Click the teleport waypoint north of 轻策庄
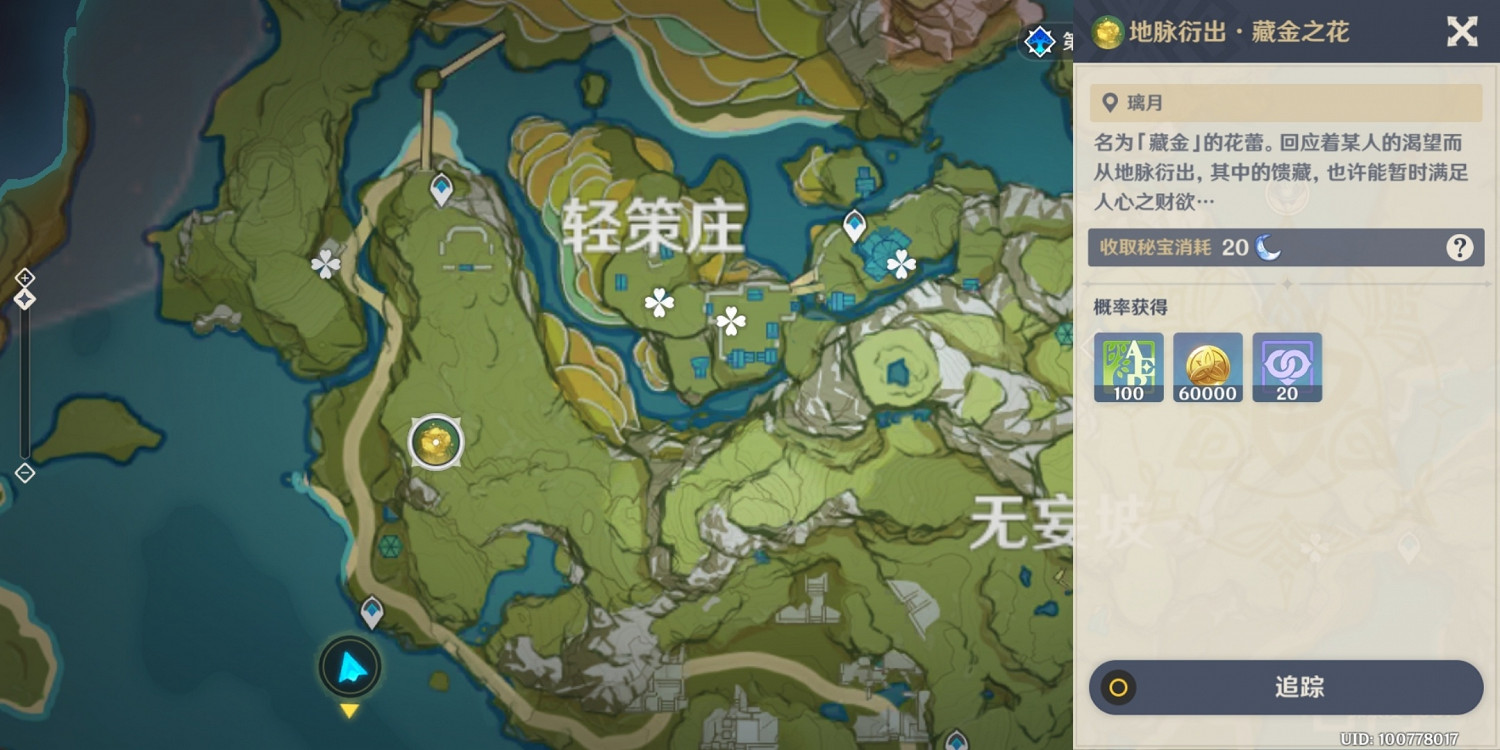 pyautogui.click(x=440, y=185)
